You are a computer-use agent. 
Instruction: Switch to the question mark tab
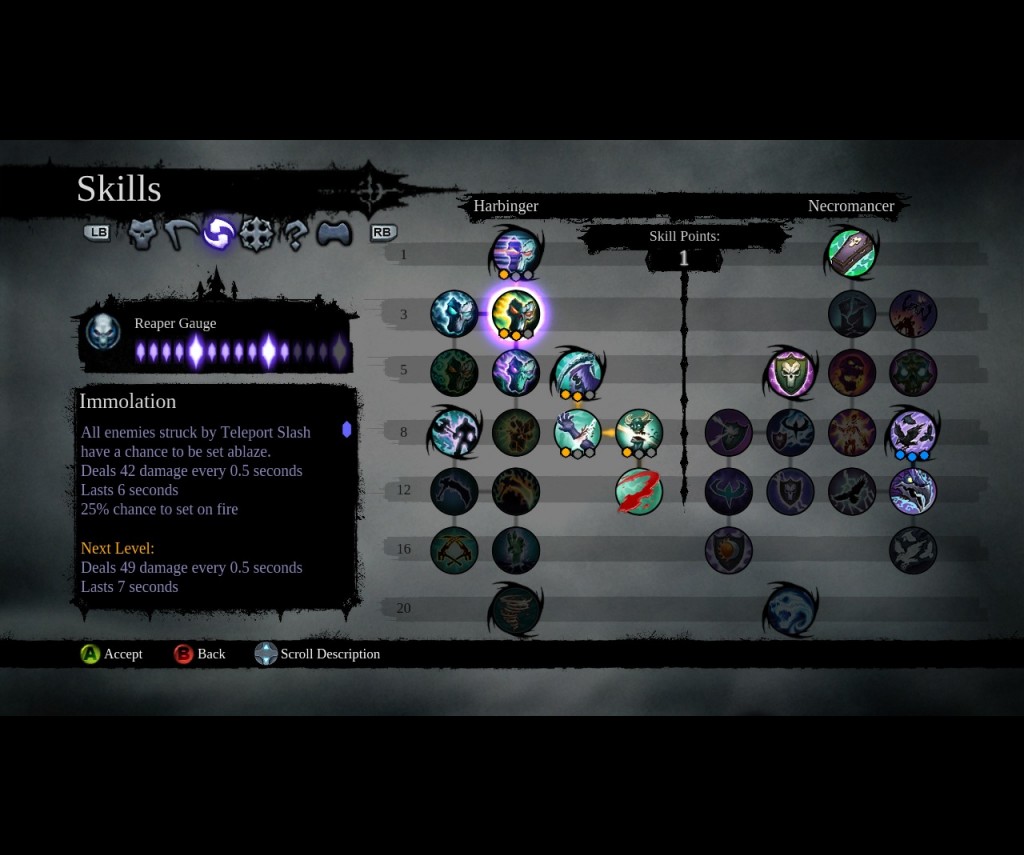295,234
